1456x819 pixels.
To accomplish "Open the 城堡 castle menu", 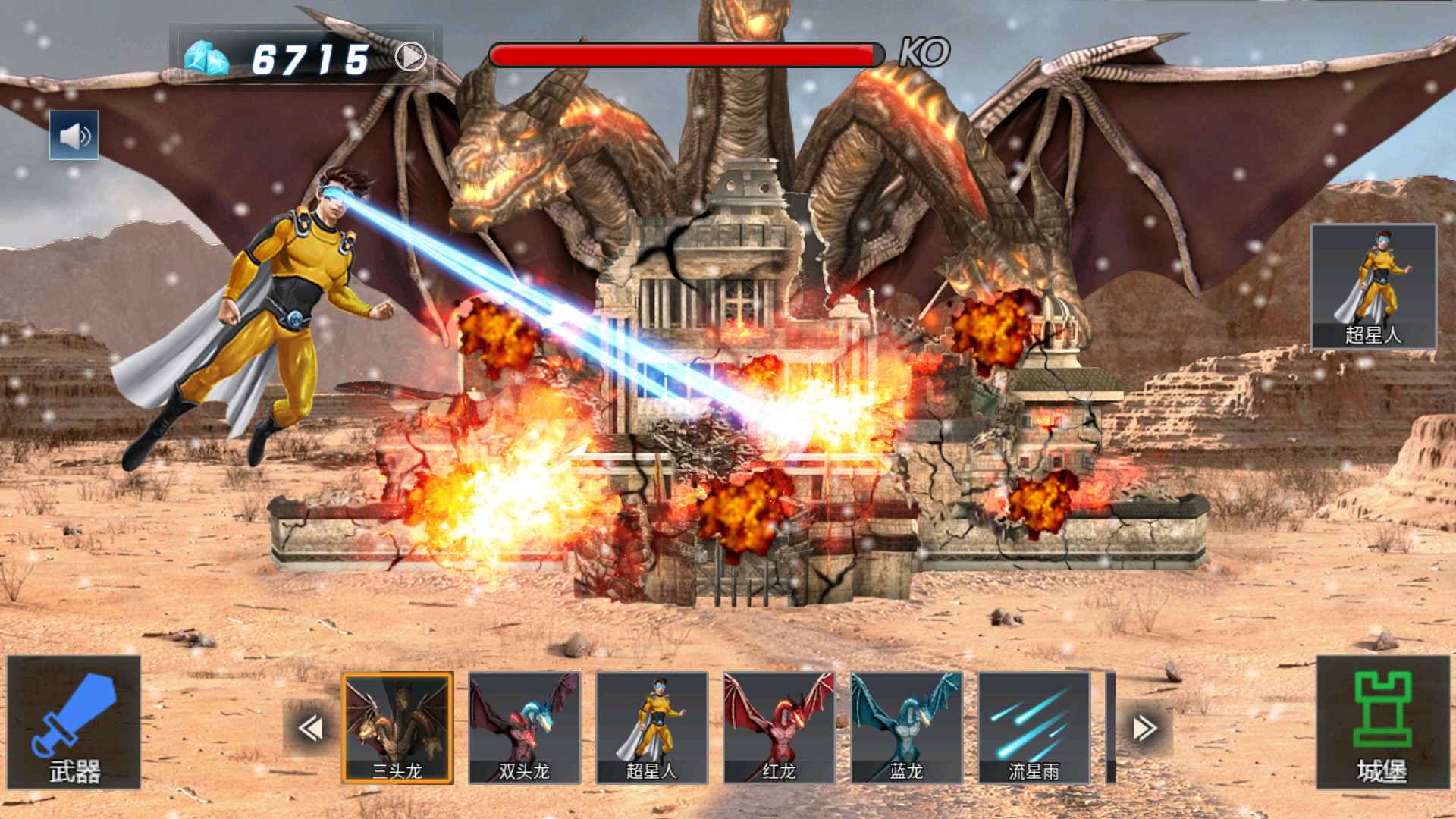I will click(1382, 722).
